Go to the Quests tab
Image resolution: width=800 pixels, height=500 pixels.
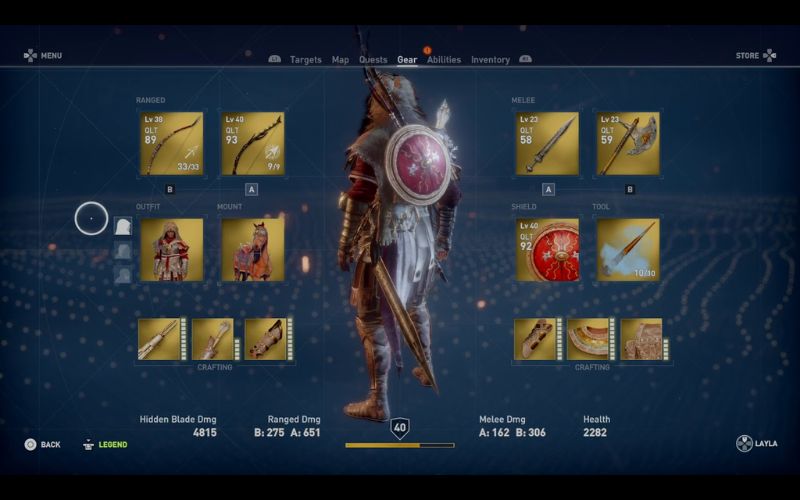[x=373, y=60]
